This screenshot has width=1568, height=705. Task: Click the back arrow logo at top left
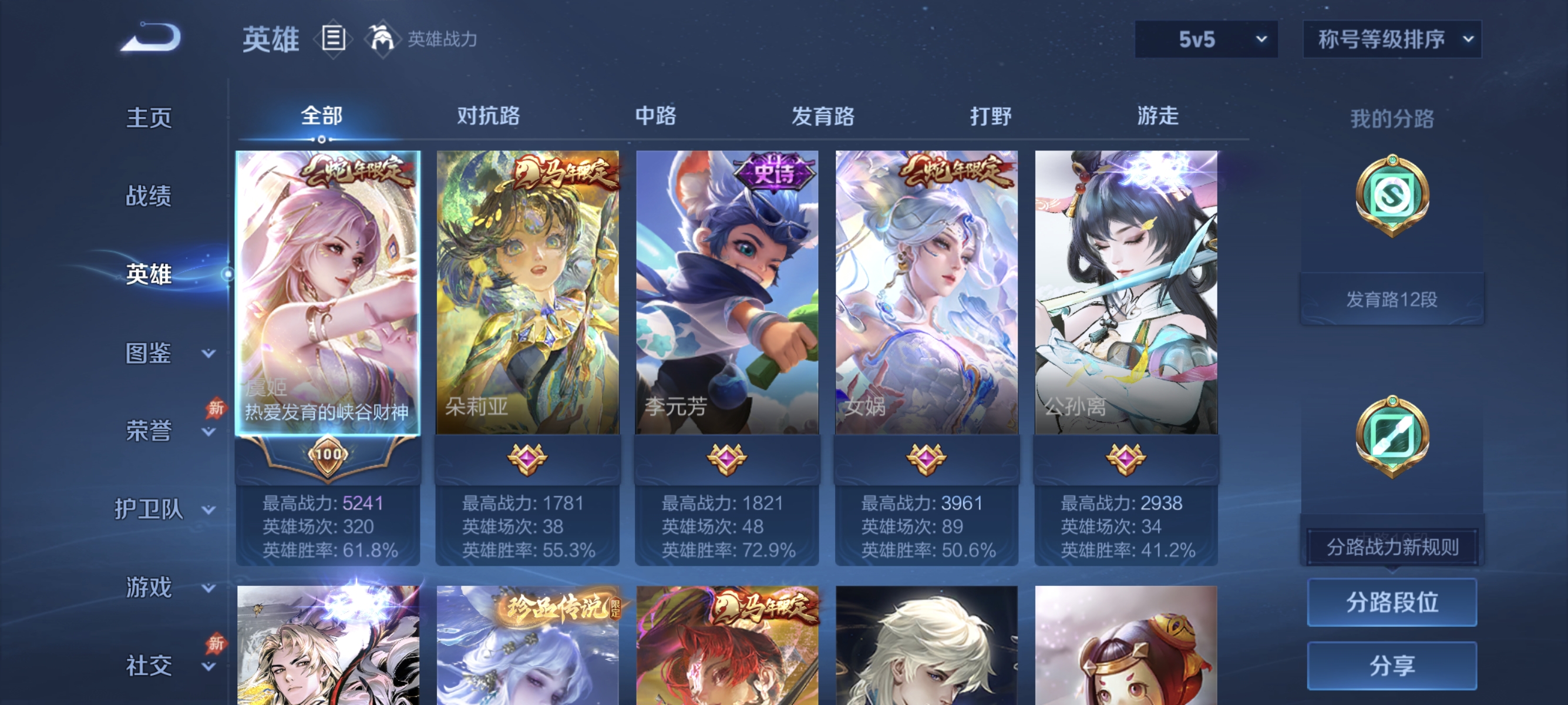pyautogui.click(x=151, y=38)
